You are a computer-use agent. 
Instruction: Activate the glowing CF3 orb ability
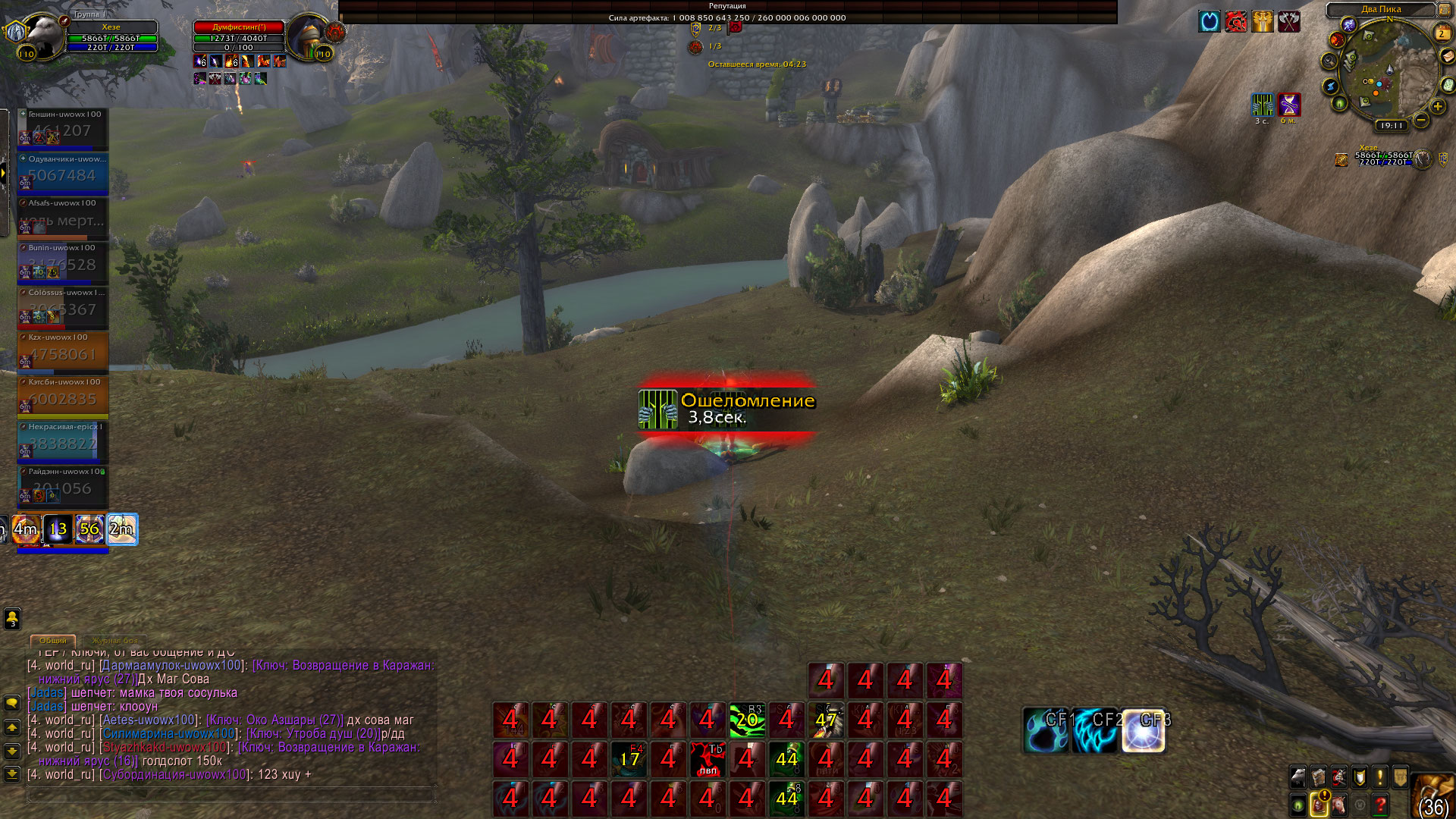[x=1144, y=730]
